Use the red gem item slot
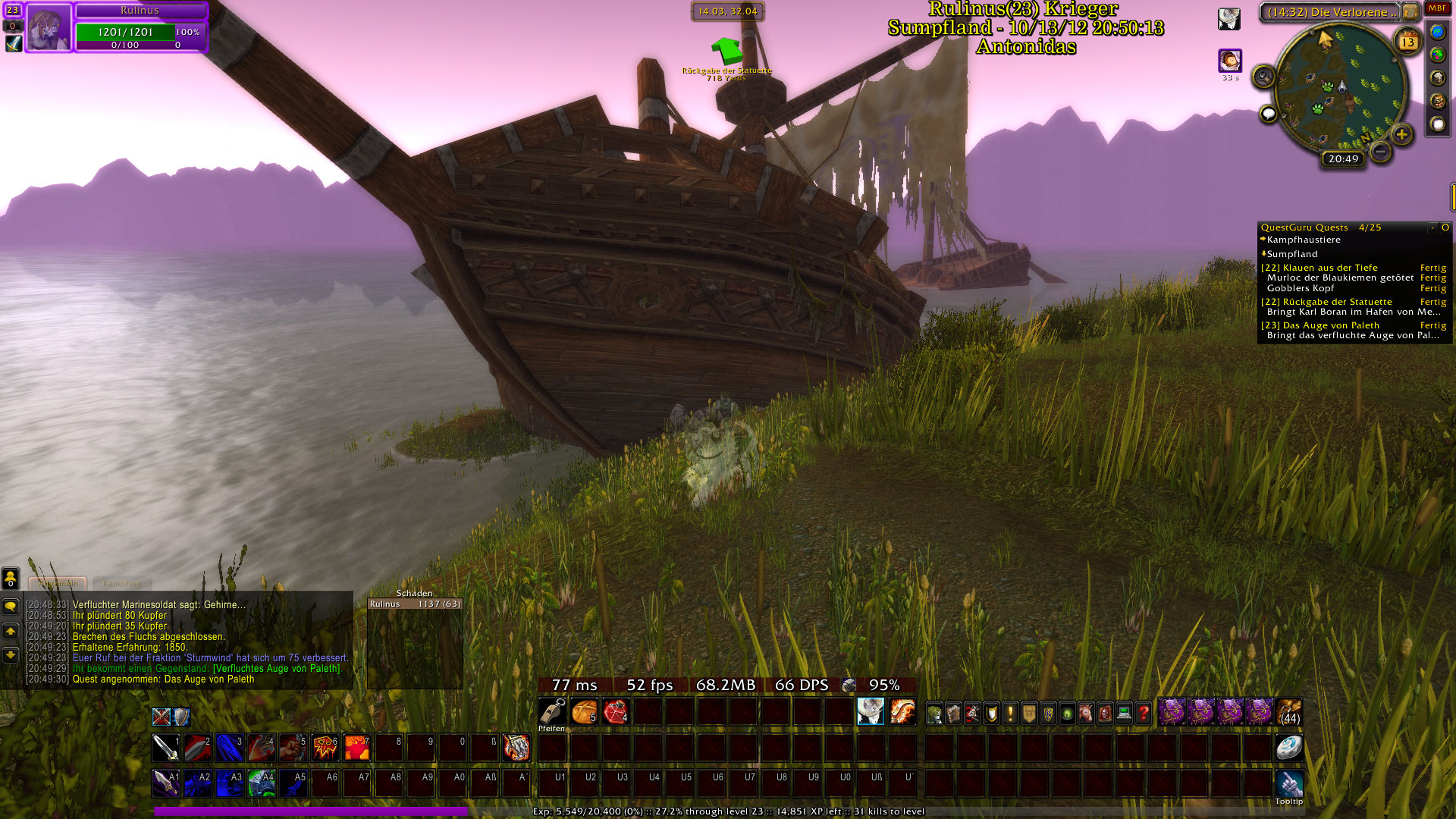 pyautogui.click(x=616, y=713)
